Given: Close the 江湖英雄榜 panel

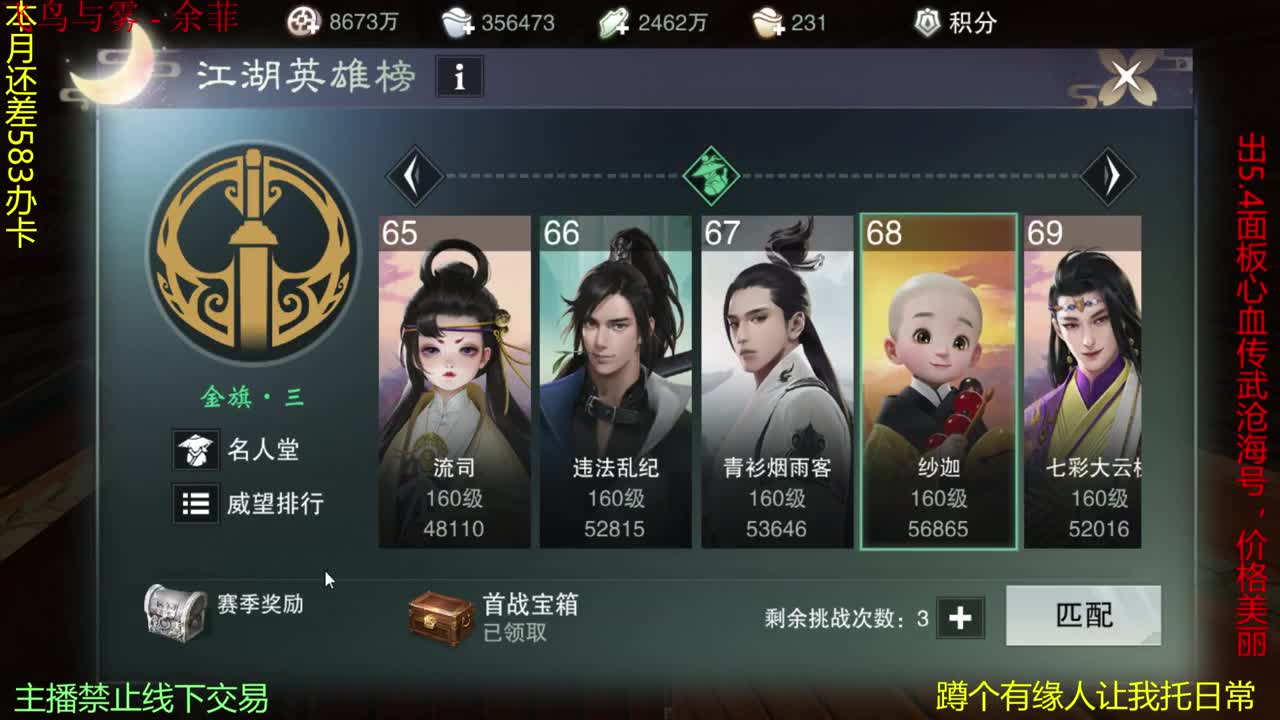Looking at the screenshot, I should pyautogui.click(x=1124, y=75).
